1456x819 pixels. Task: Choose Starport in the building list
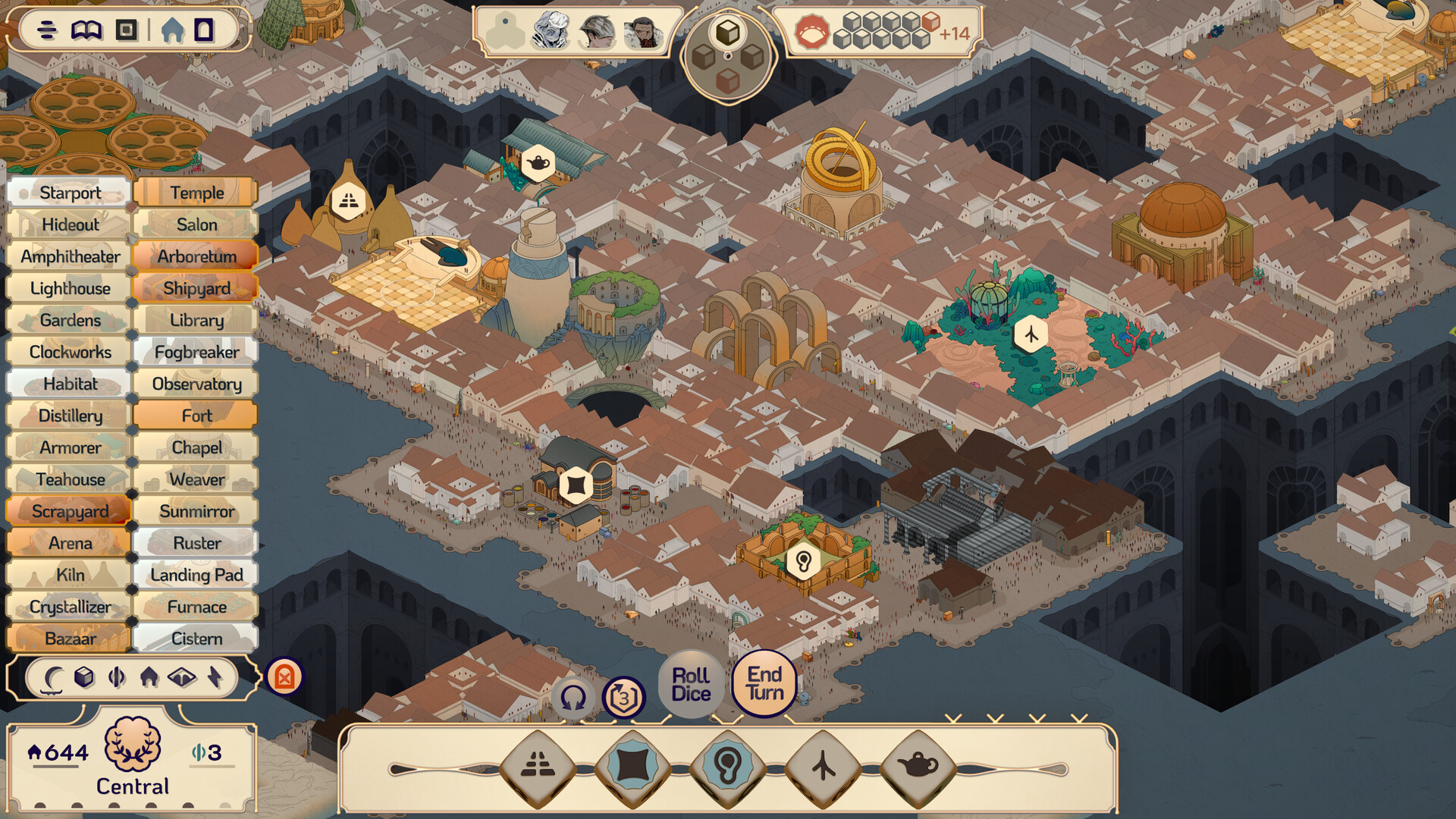[x=70, y=193]
